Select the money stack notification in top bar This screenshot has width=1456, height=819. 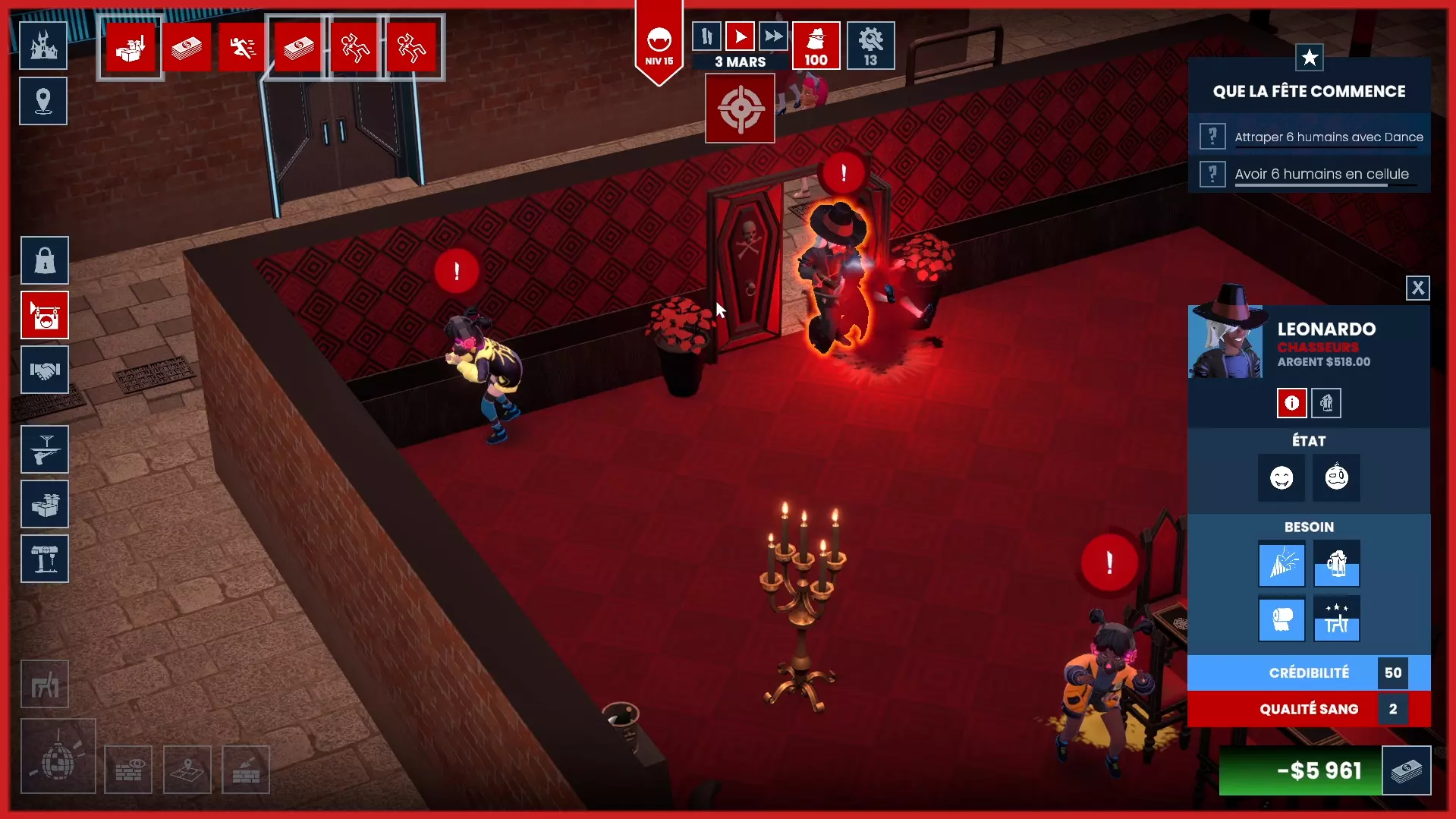click(x=187, y=47)
